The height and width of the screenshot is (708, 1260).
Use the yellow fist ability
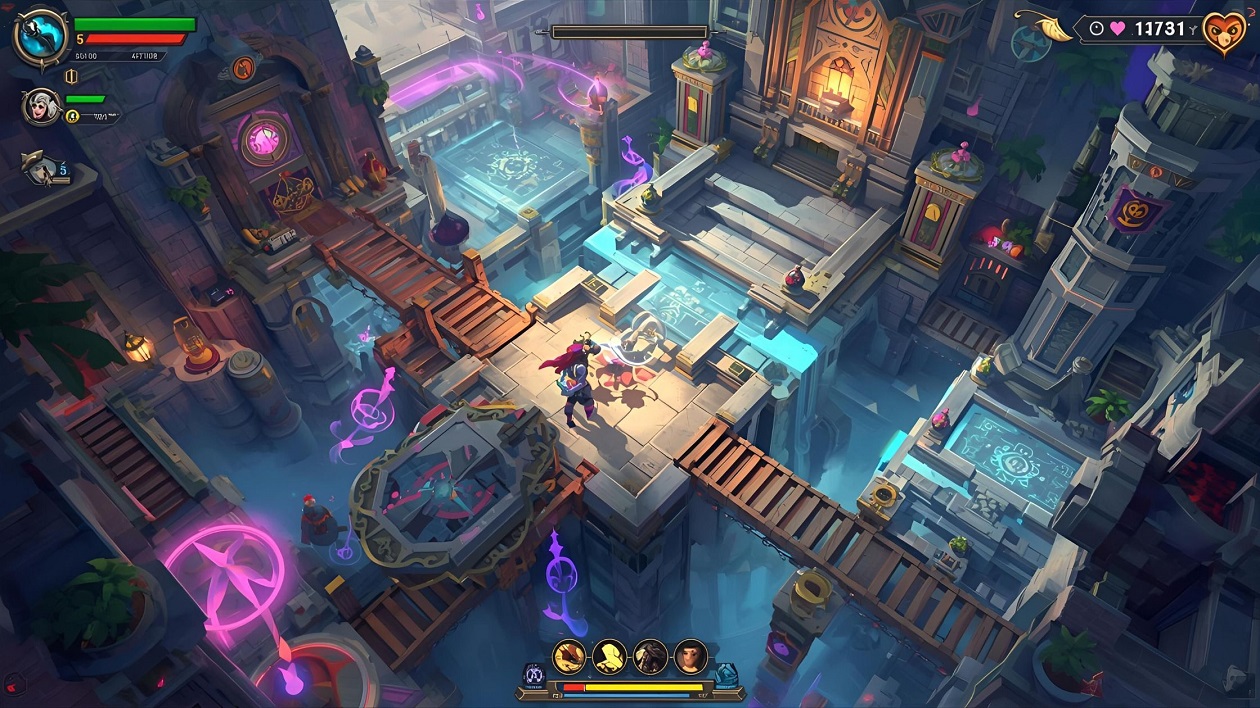pyautogui.click(x=610, y=657)
